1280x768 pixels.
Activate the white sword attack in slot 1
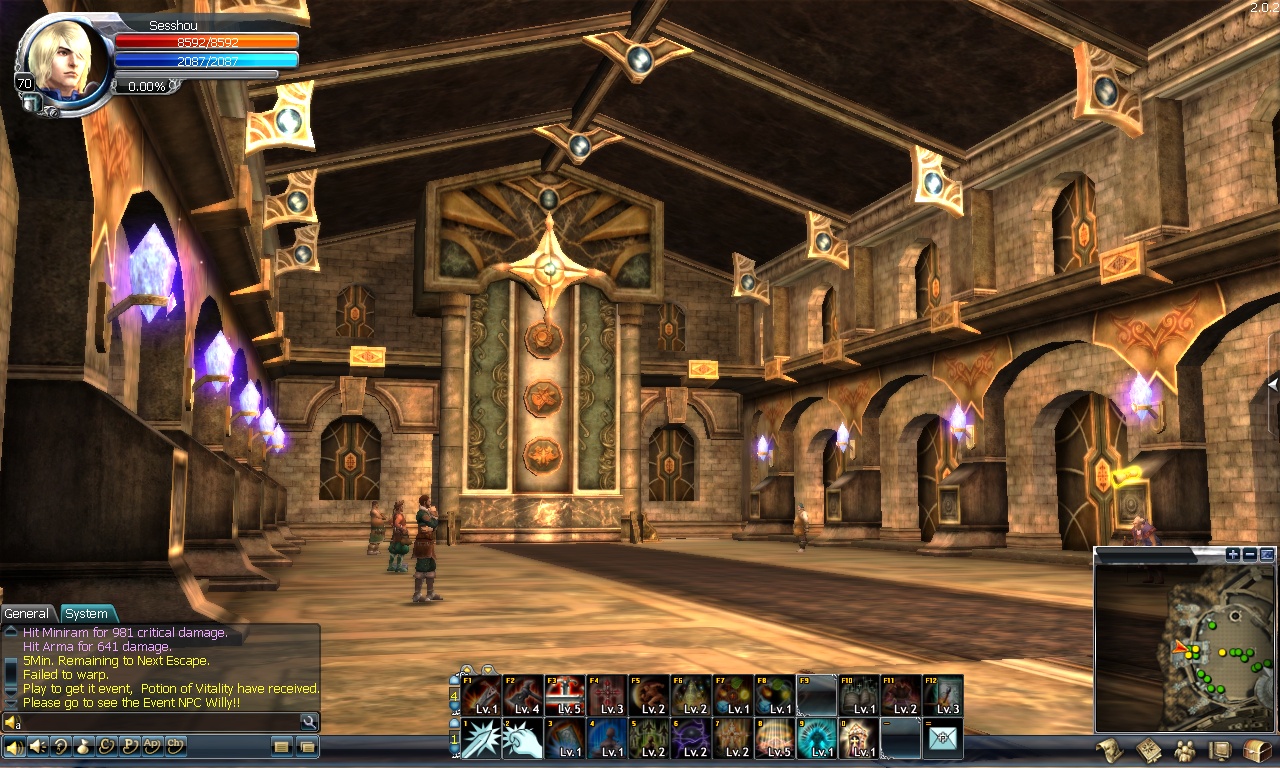click(x=481, y=739)
